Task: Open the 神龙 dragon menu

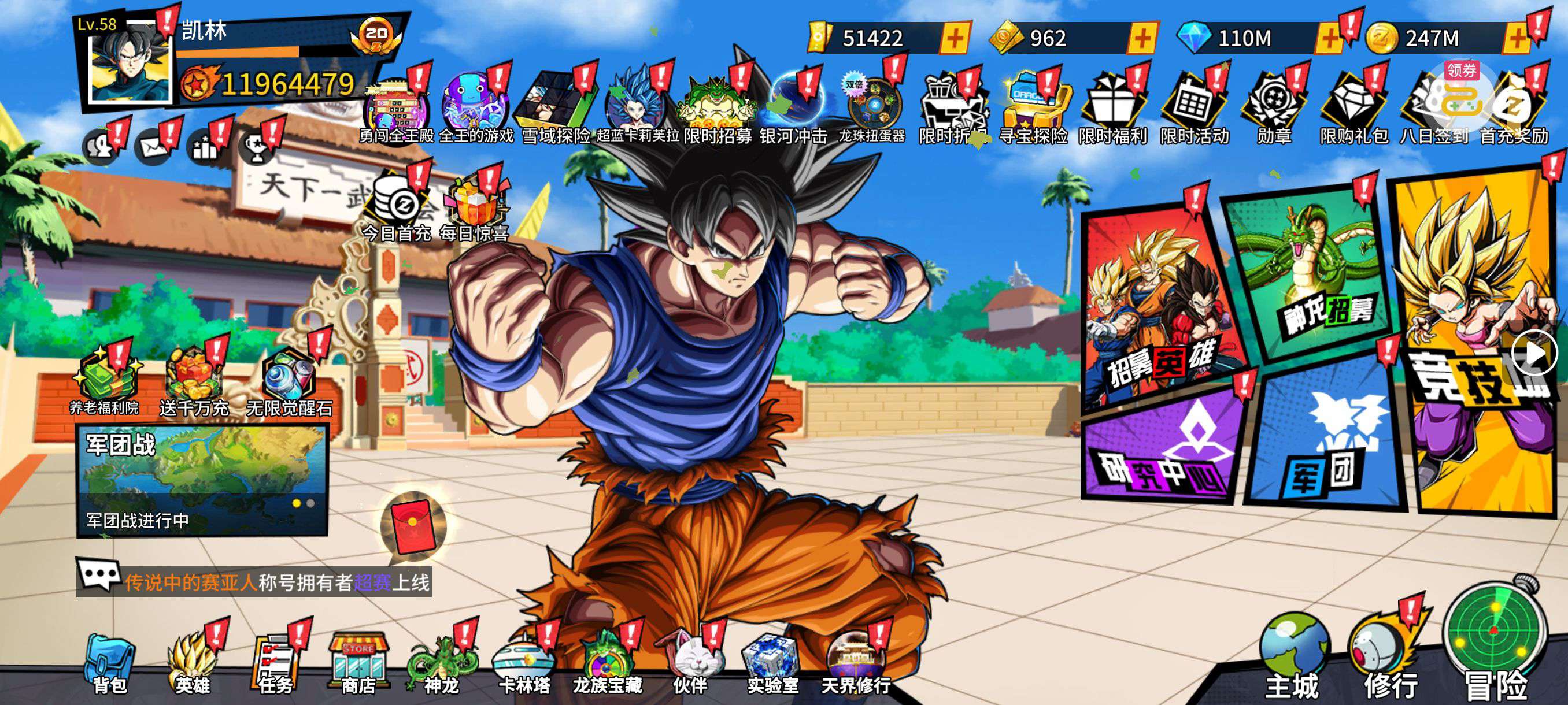Action: pyautogui.click(x=441, y=663)
